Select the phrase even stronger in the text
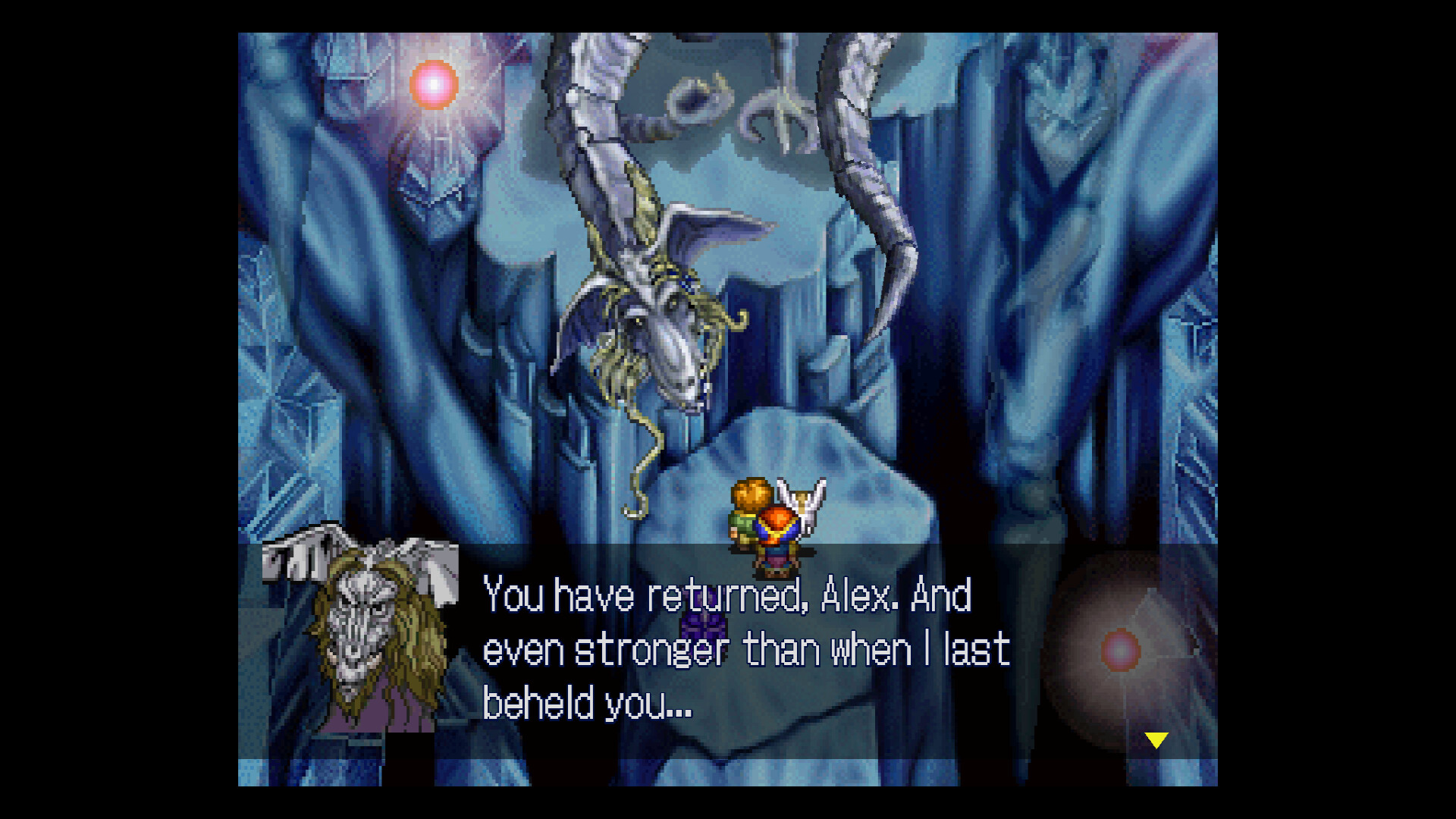1456x819 pixels. pos(607,648)
